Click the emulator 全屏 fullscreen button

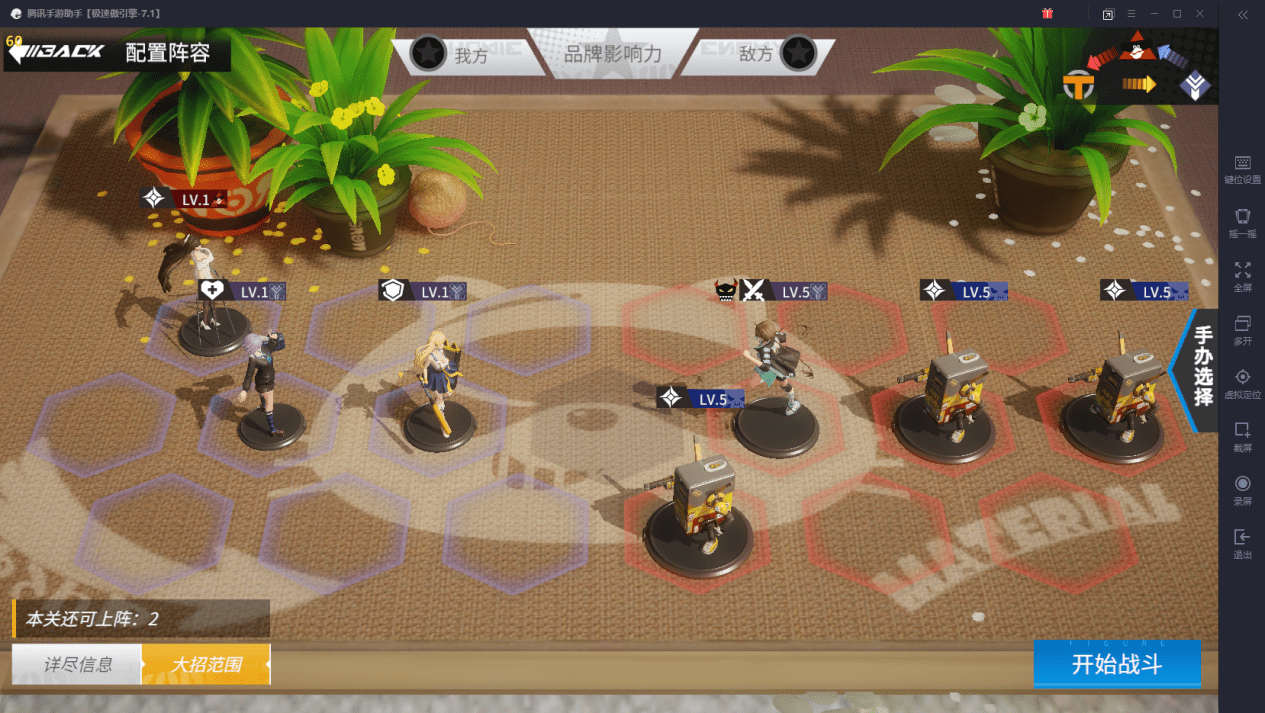click(1242, 275)
